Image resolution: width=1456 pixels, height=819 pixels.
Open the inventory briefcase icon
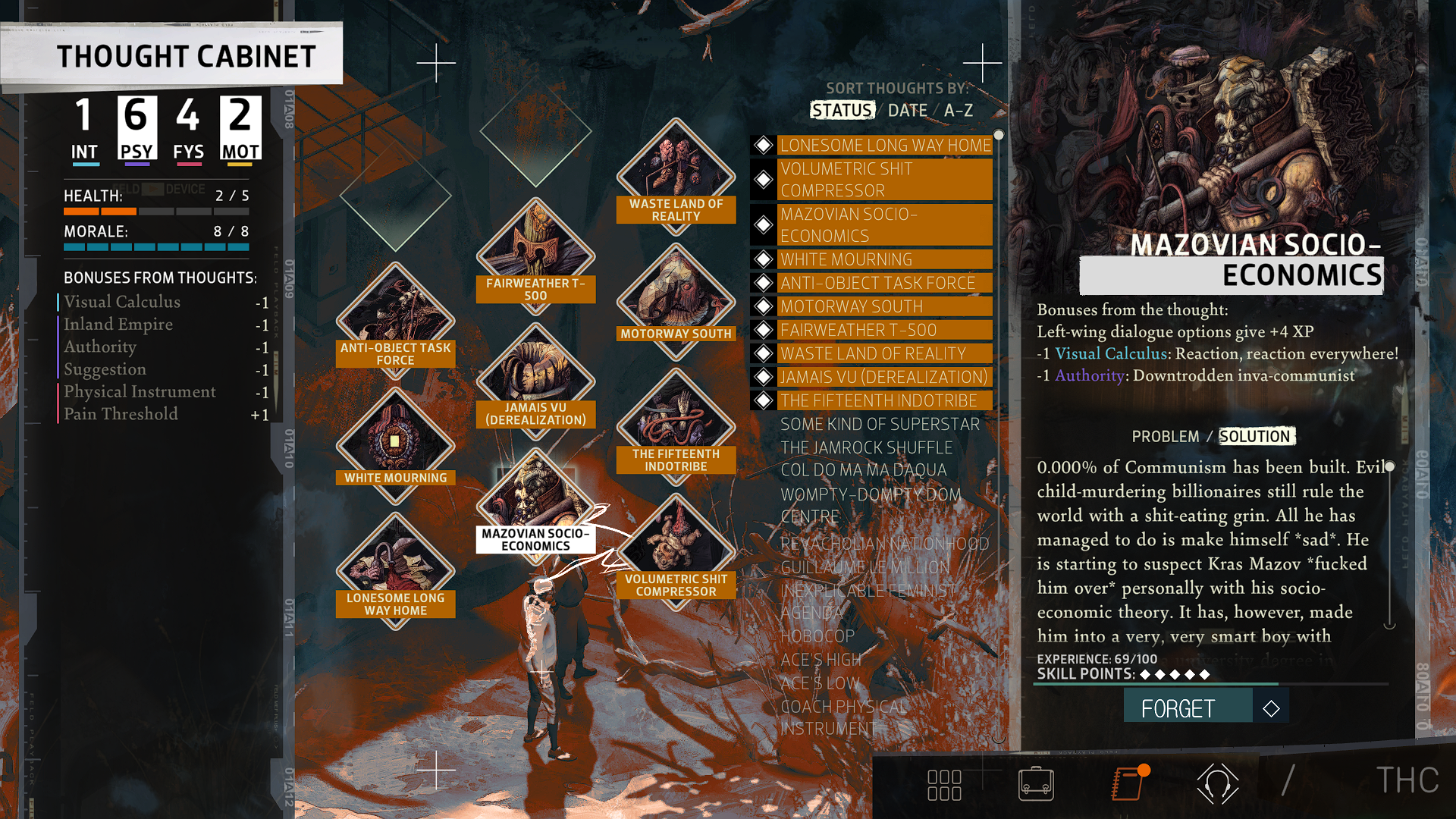pyautogui.click(x=1036, y=784)
